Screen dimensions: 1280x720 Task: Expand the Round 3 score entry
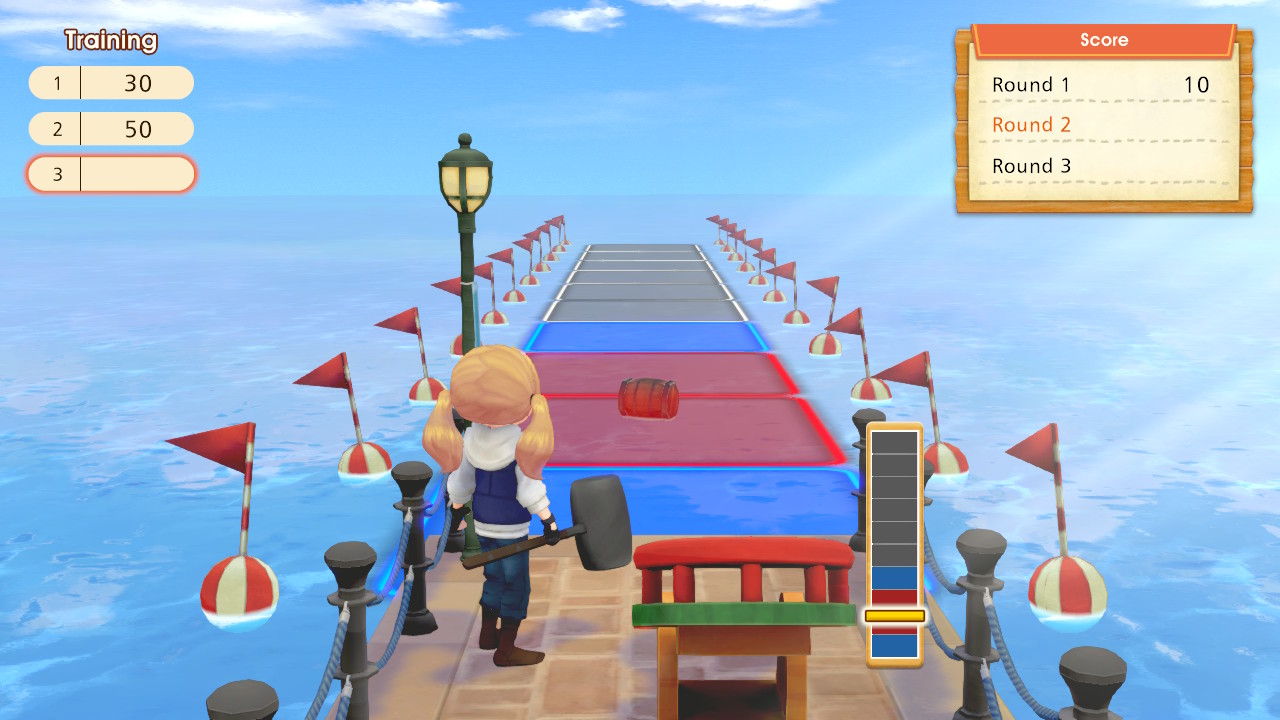tap(1030, 166)
